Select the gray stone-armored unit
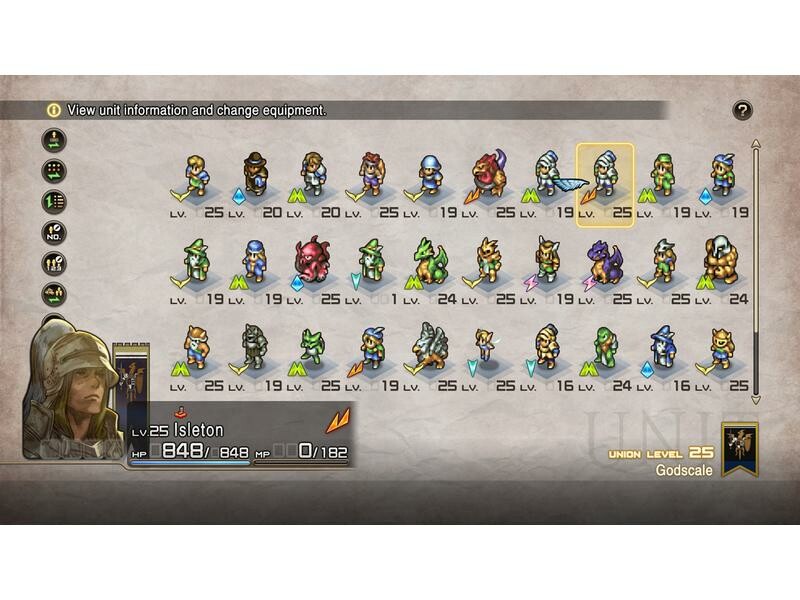Viewport: 800px width, 600px height. tap(255, 347)
